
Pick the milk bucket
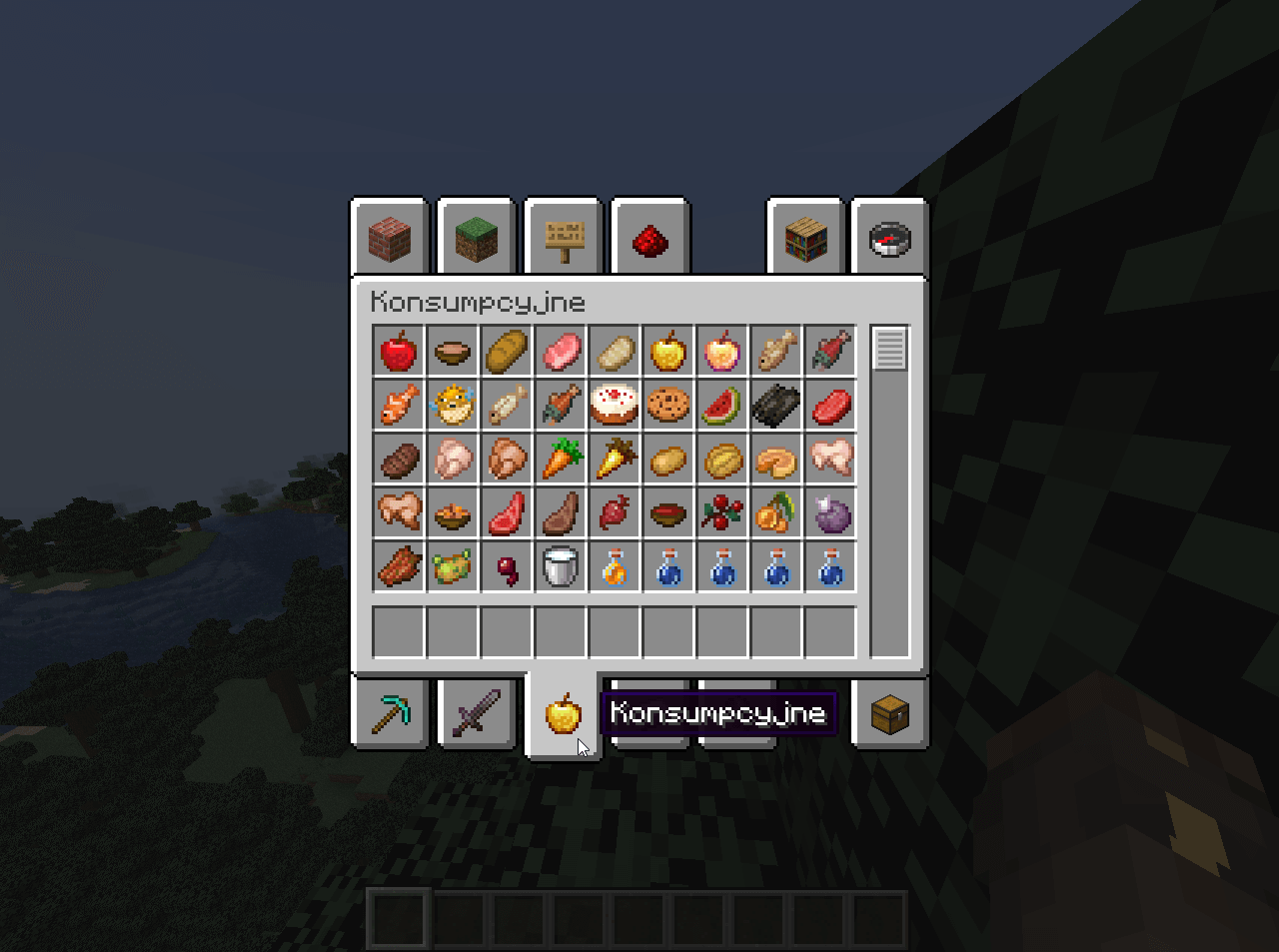point(561,567)
